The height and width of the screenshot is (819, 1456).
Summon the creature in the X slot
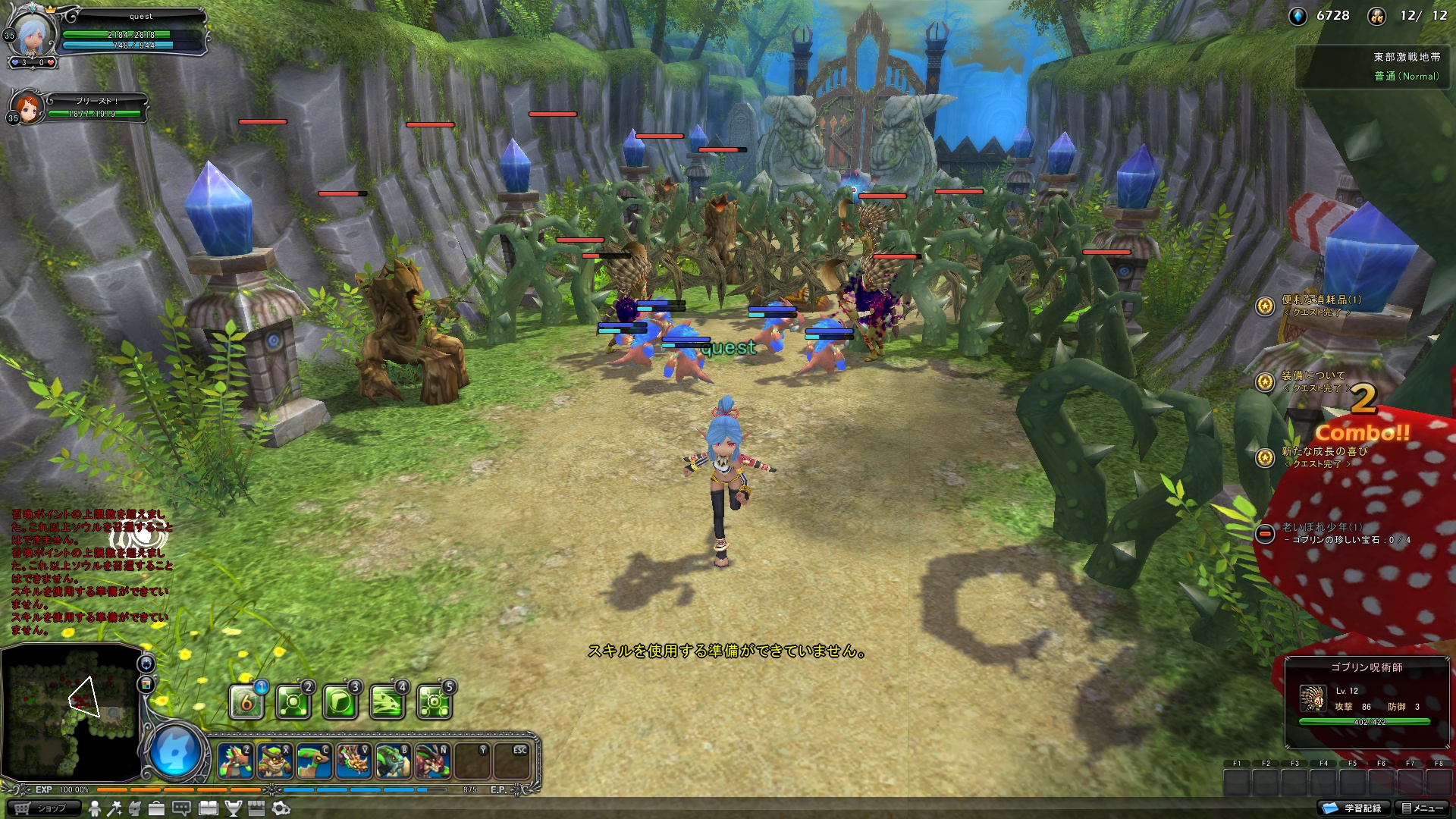(x=275, y=761)
